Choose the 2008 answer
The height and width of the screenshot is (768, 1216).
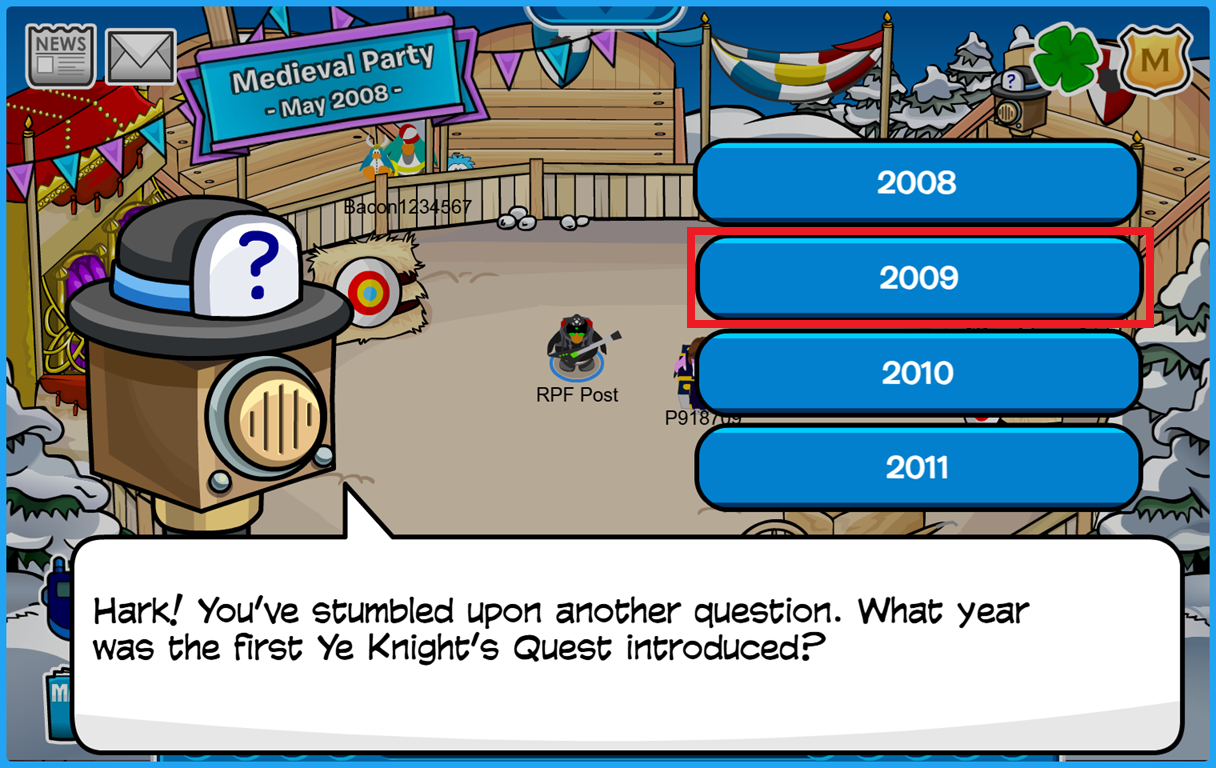tap(917, 183)
